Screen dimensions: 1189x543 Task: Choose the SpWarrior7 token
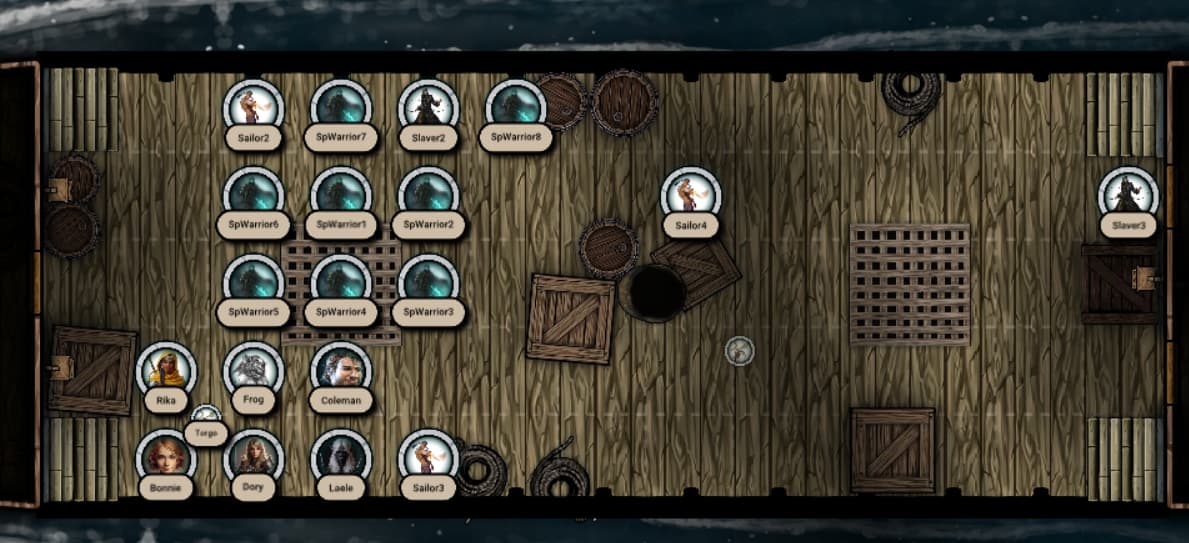click(x=341, y=108)
